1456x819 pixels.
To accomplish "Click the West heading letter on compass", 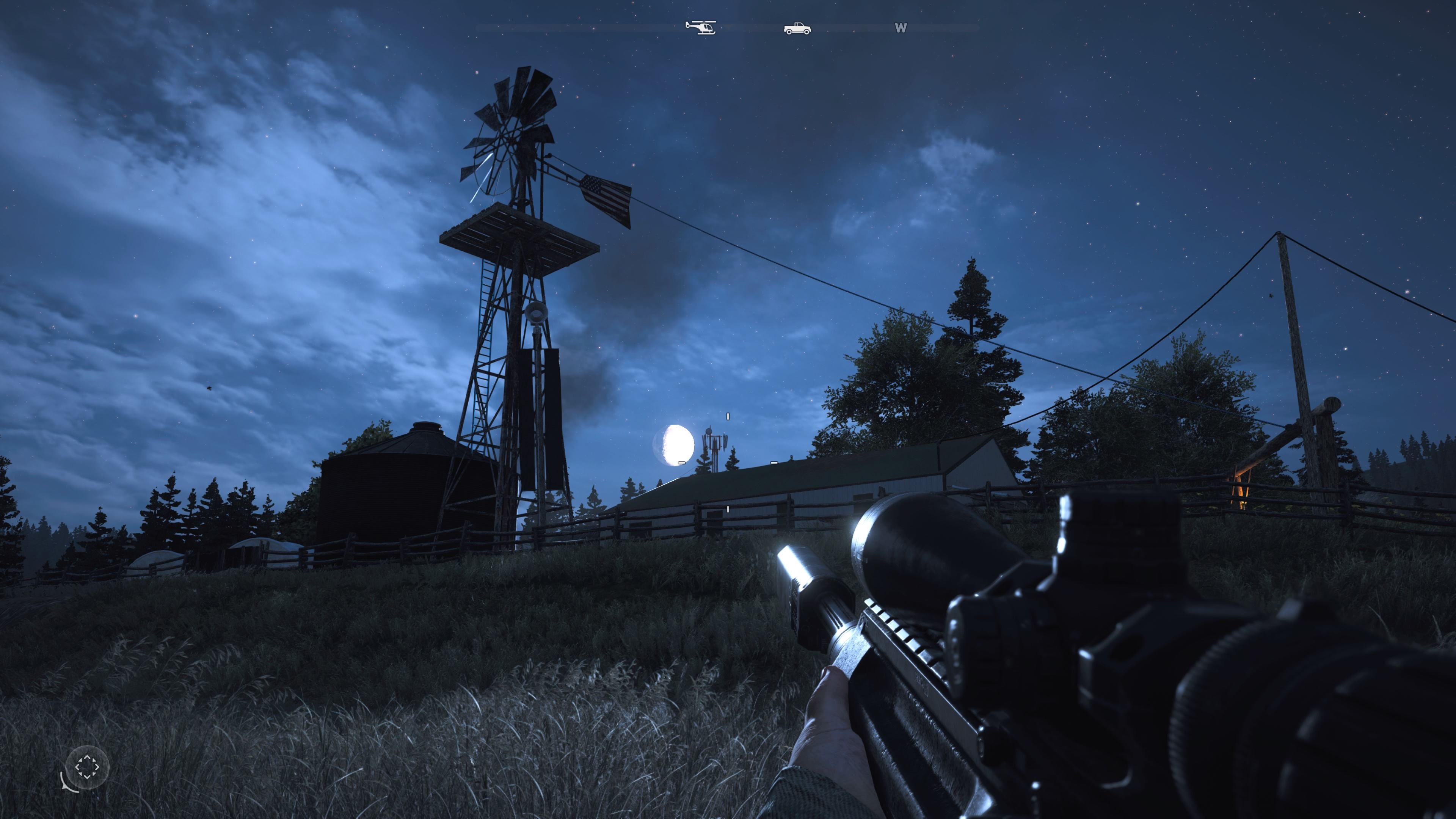I will [x=901, y=28].
